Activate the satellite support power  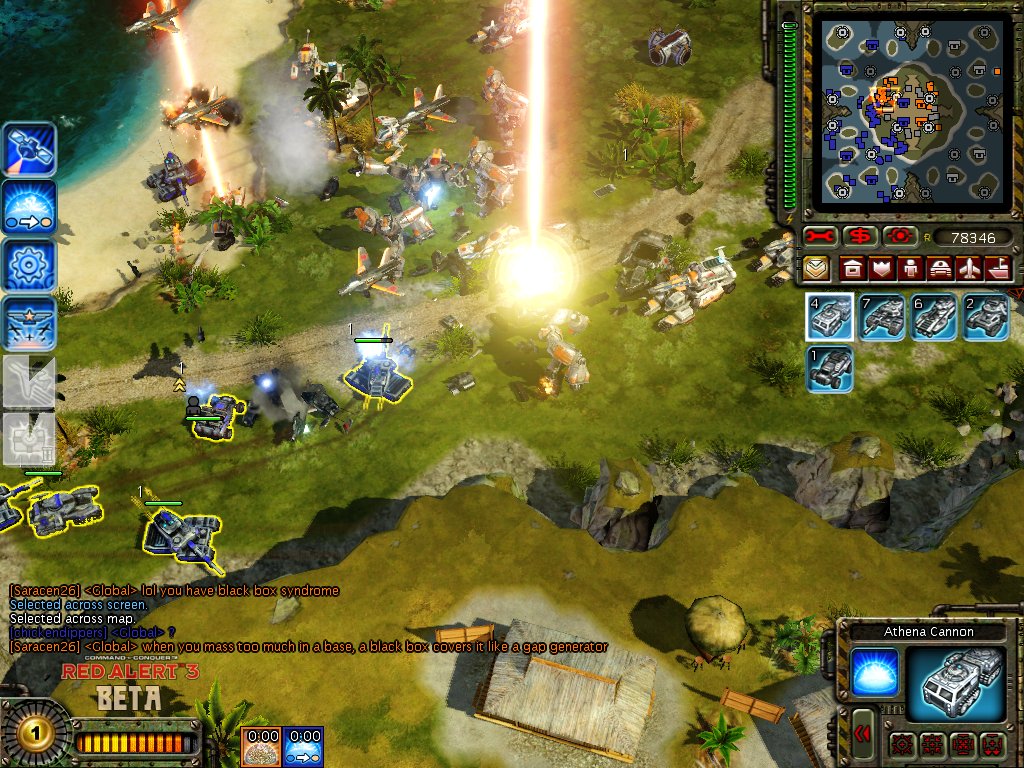28,150
